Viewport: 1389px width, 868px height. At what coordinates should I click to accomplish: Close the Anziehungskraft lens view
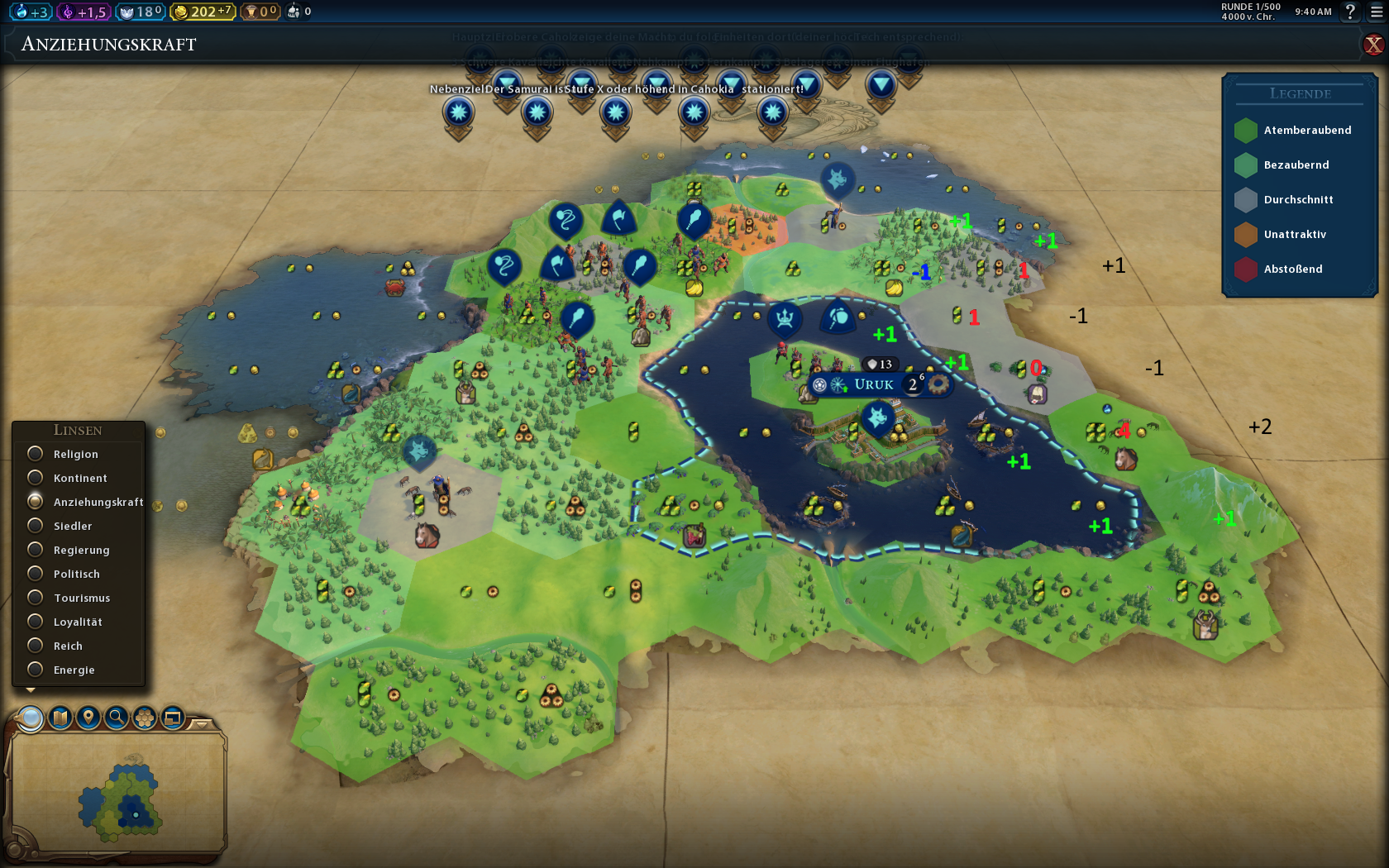pyautogui.click(x=1373, y=45)
